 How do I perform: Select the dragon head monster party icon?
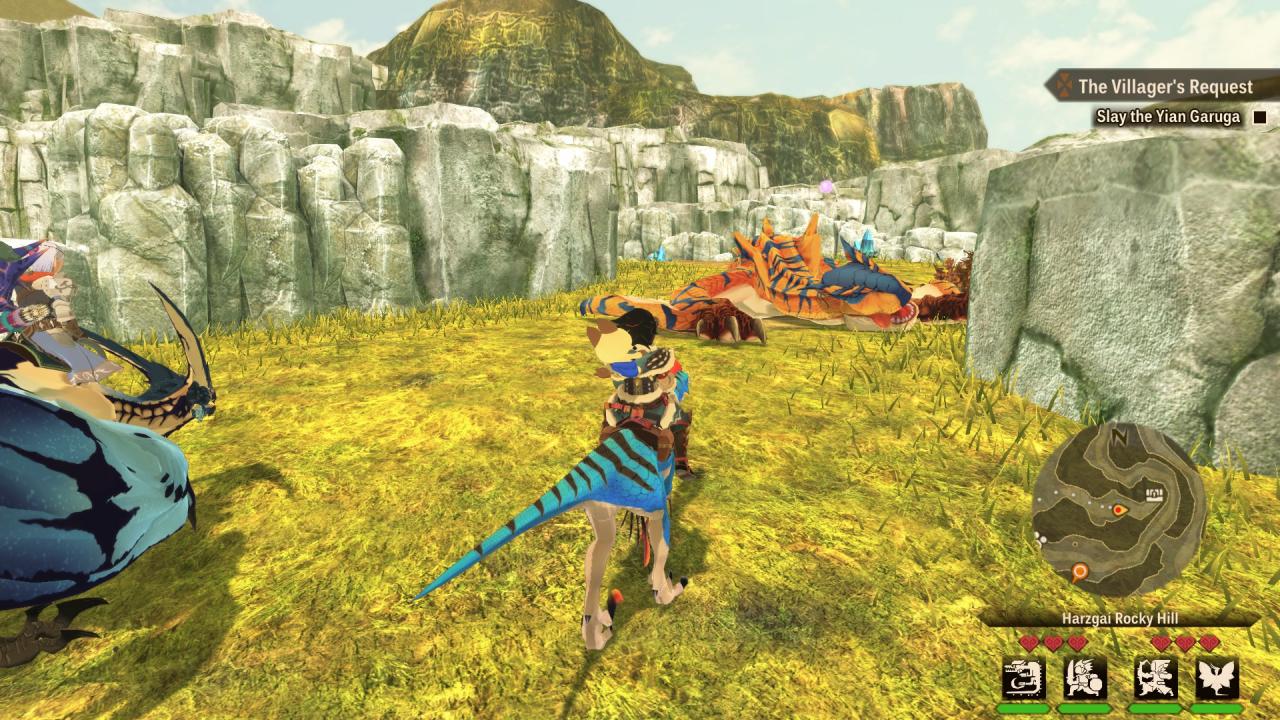1023,679
